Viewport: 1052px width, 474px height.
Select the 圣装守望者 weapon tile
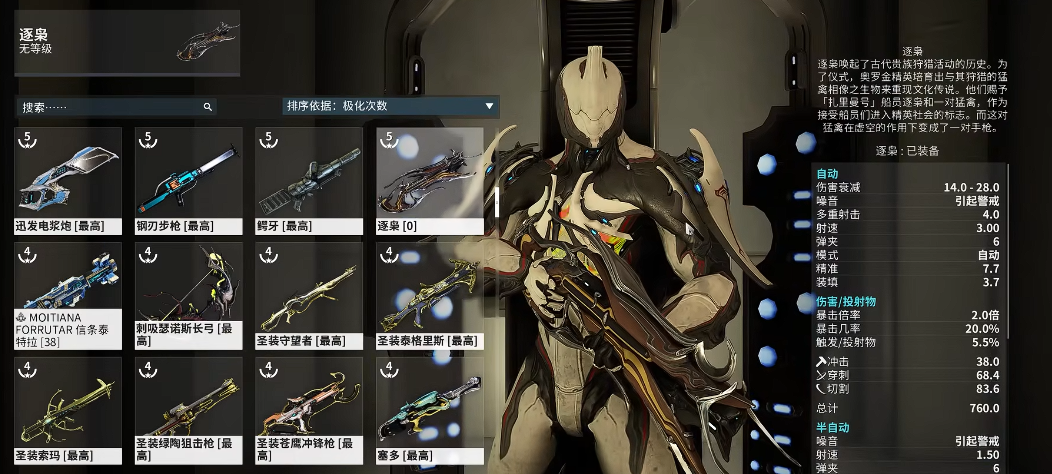(308, 295)
